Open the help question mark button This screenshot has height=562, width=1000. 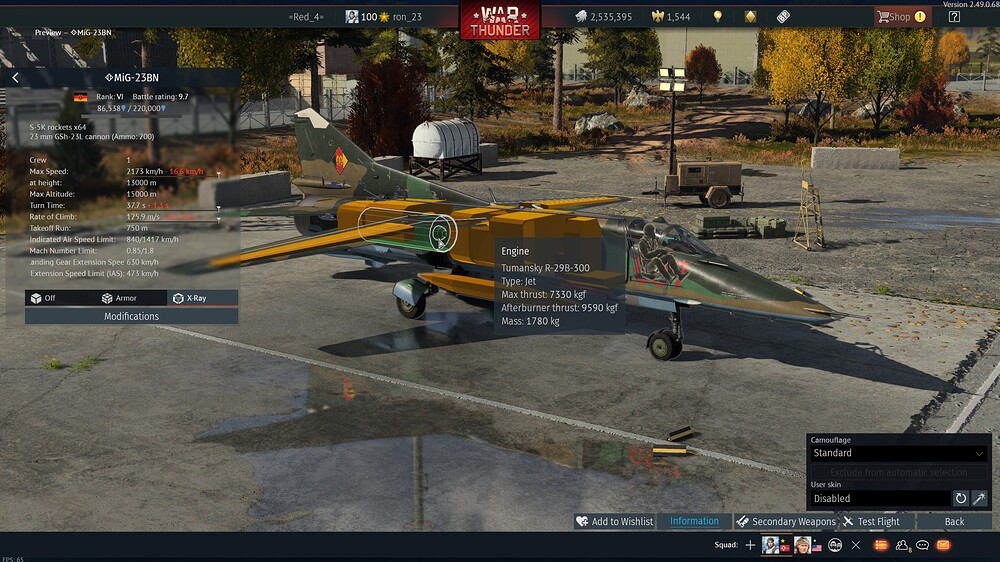pos(954,16)
